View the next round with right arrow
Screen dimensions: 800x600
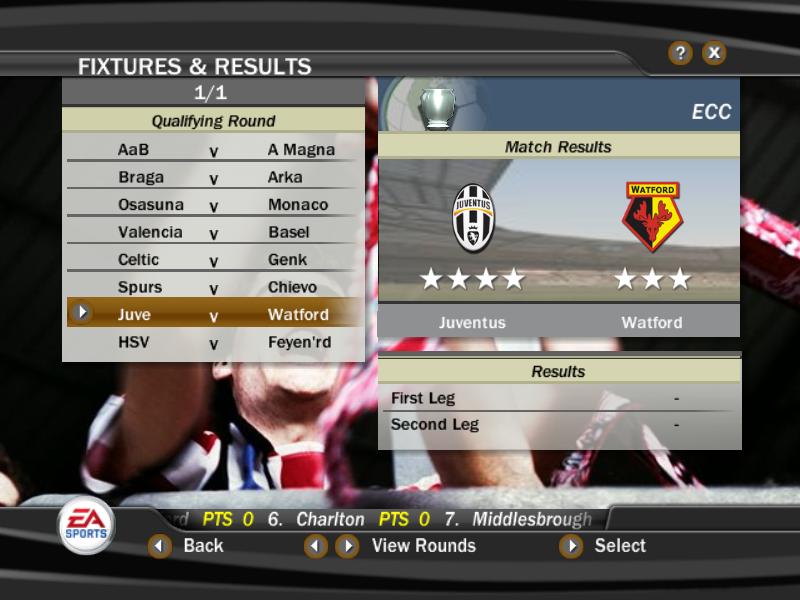pos(347,546)
